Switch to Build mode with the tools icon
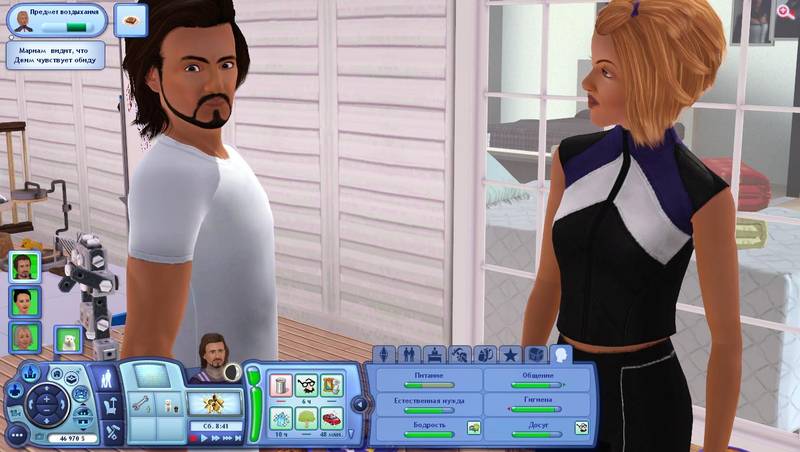The height and width of the screenshot is (452, 800). pyautogui.click(x=111, y=431)
